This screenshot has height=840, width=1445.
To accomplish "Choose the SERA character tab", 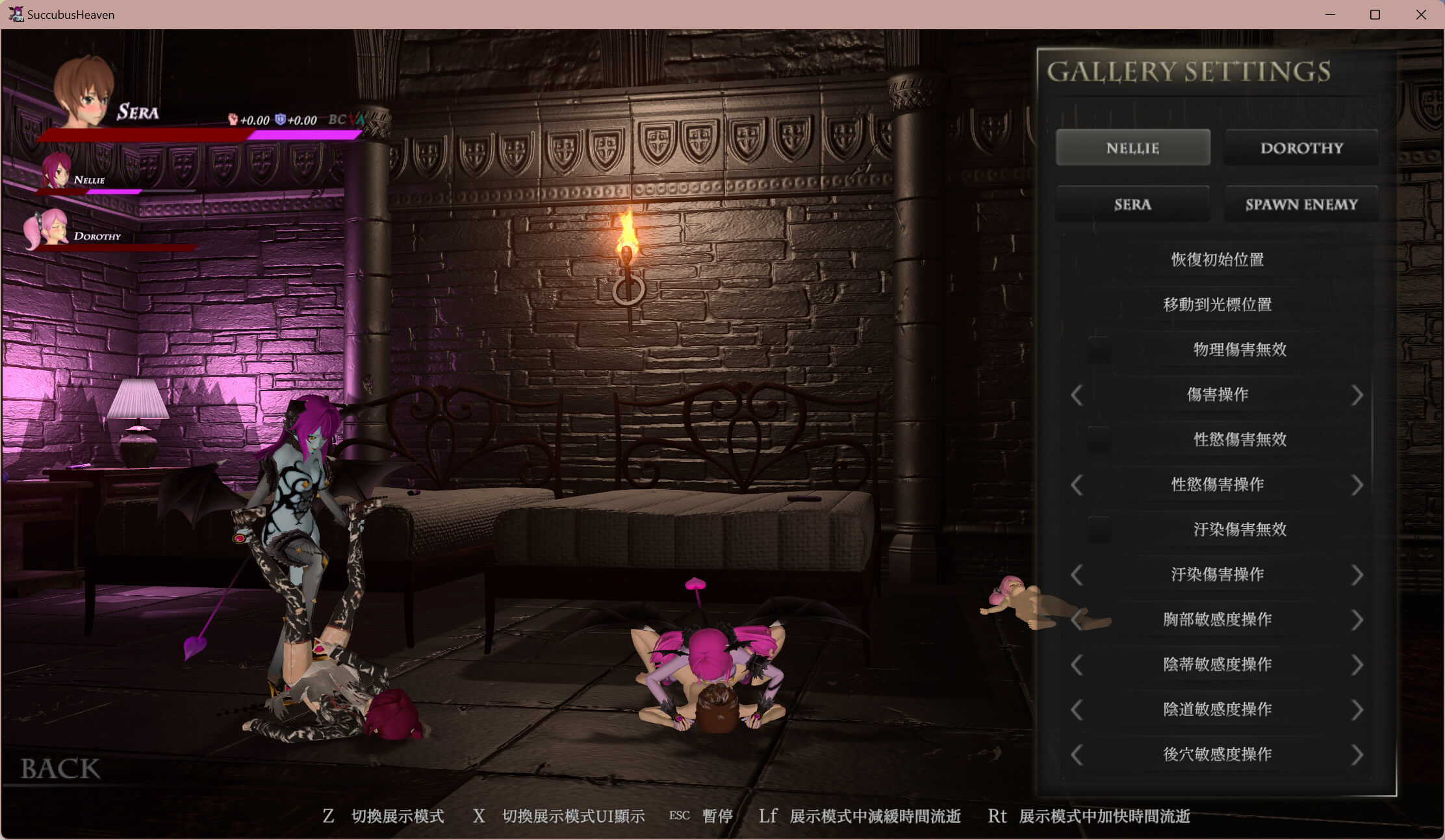I will (x=1132, y=205).
